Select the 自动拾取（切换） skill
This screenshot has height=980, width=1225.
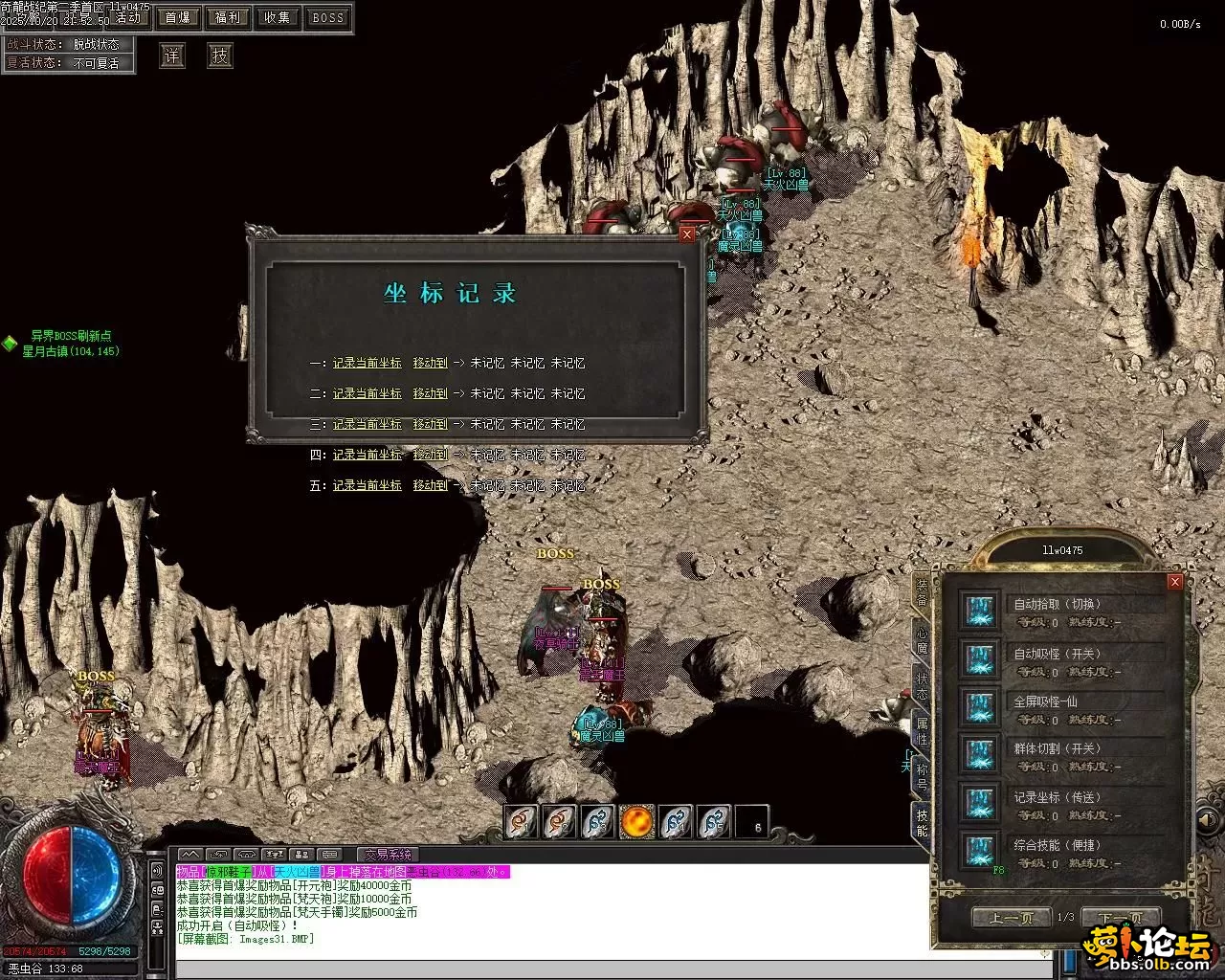click(x=1058, y=604)
